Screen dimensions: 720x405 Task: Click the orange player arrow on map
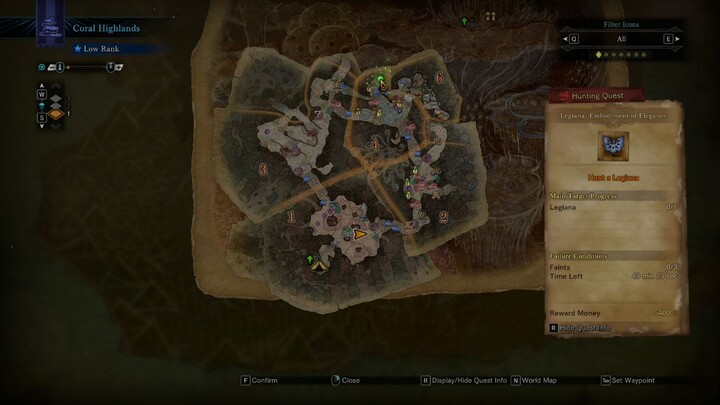tap(359, 234)
